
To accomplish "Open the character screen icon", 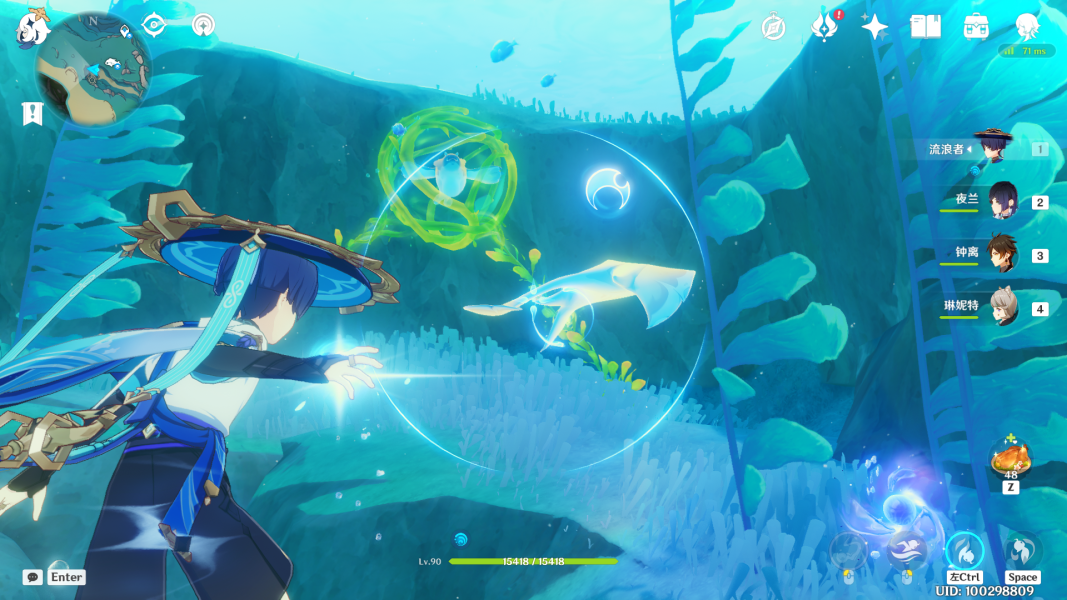I will point(1027,27).
